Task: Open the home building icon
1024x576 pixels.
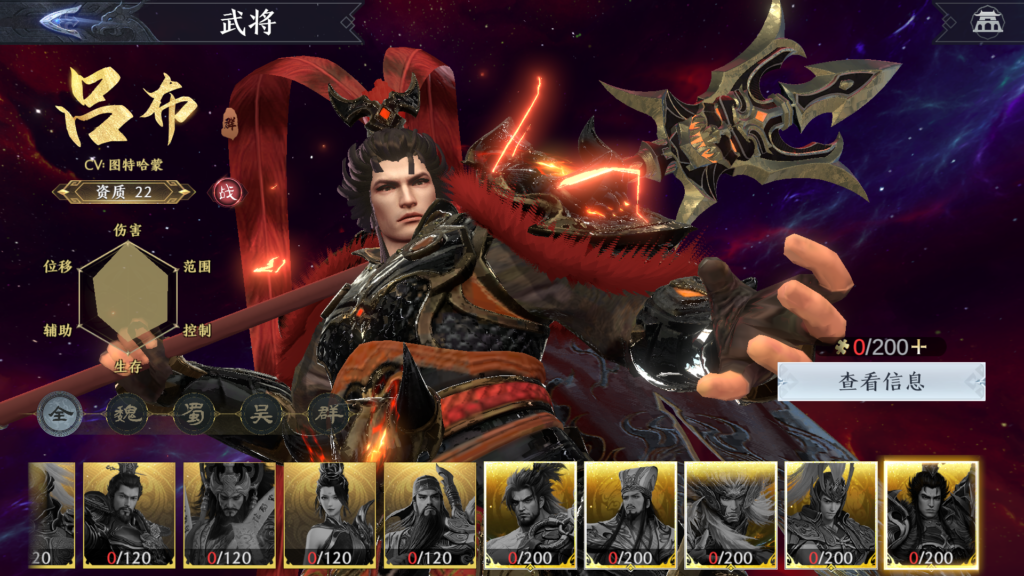Action: pos(984,23)
